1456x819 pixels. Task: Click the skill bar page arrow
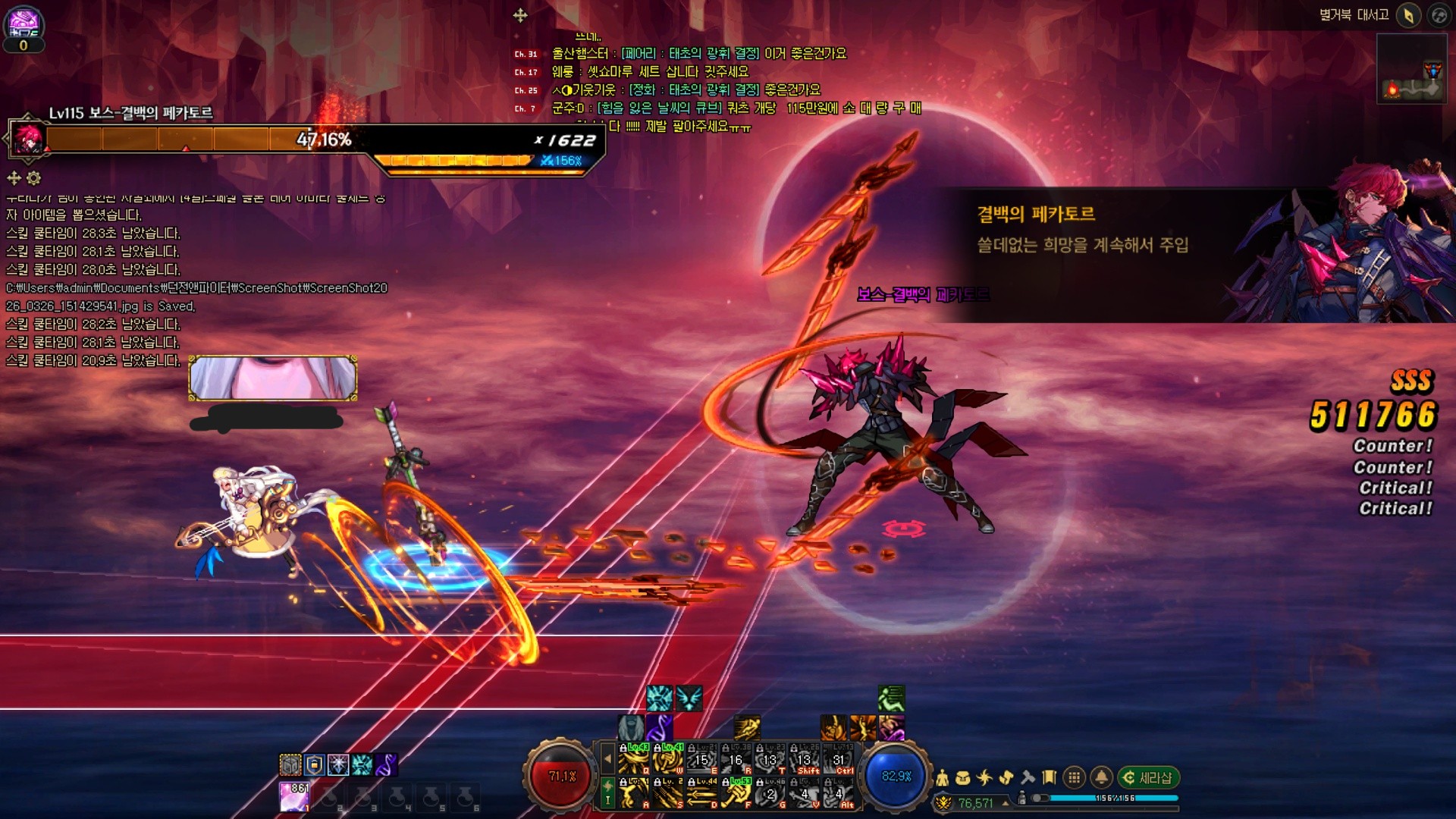click(607, 758)
